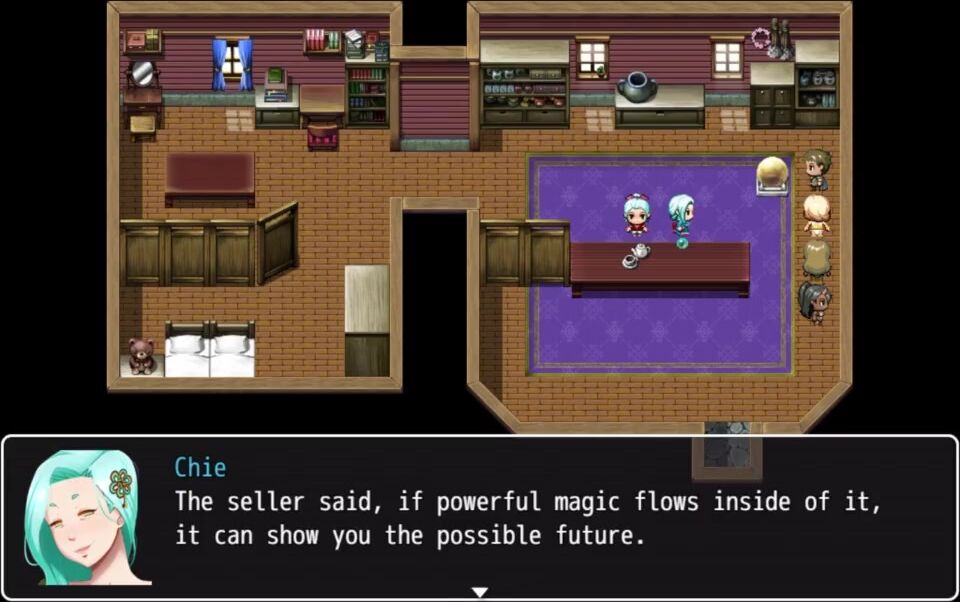
Task: Advance dialogue with the white continue arrow
Action: [x=480, y=592]
